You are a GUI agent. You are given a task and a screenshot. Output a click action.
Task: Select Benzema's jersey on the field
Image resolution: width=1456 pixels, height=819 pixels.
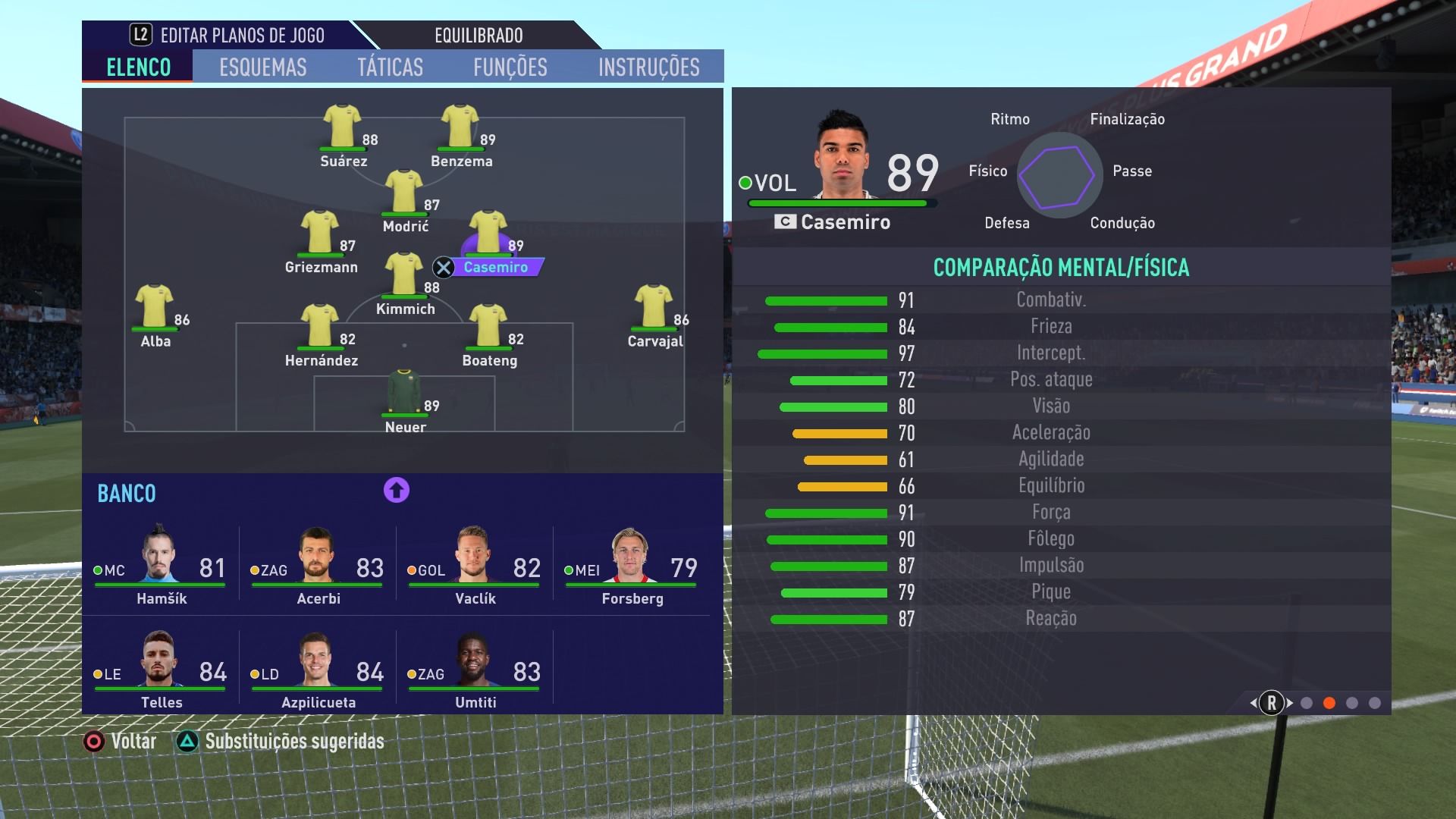click(x=460, y=123)
